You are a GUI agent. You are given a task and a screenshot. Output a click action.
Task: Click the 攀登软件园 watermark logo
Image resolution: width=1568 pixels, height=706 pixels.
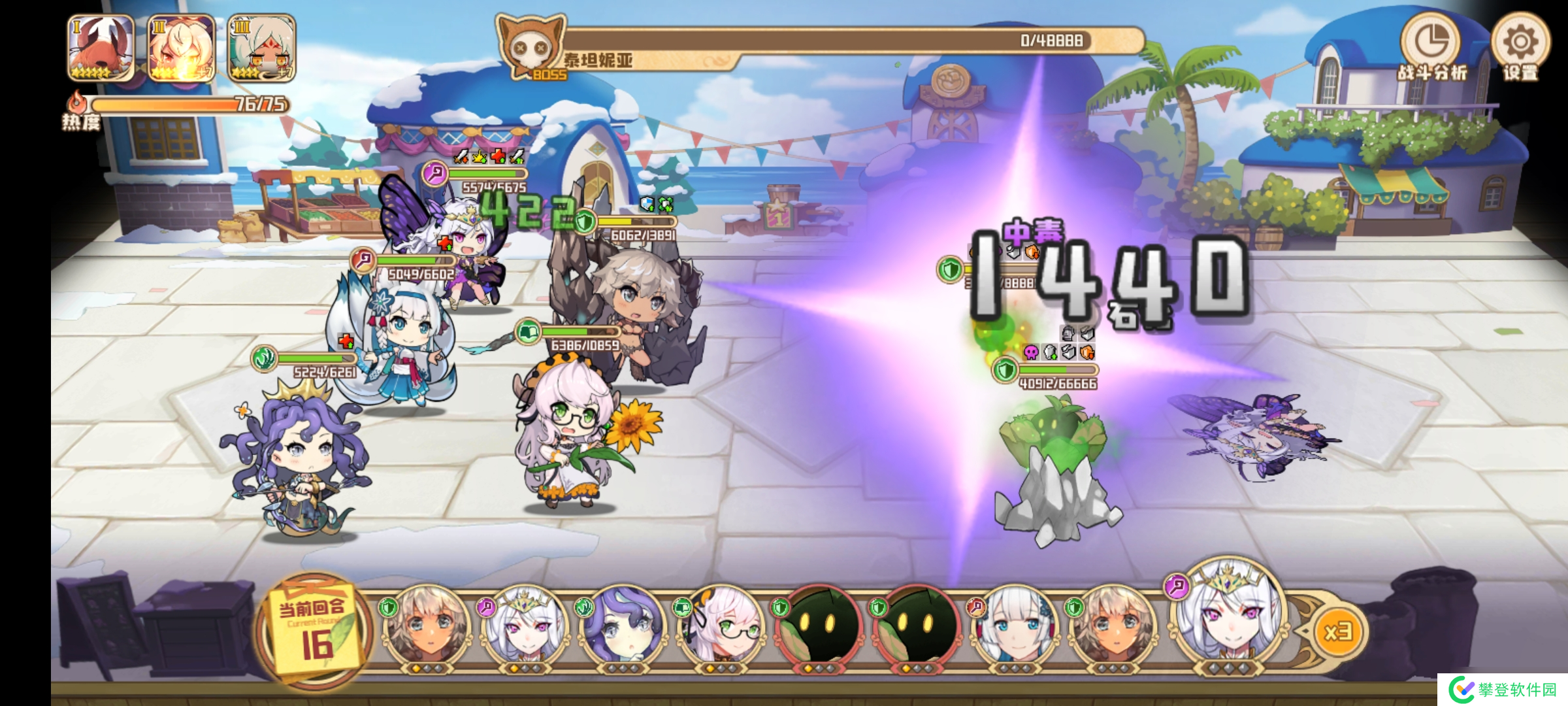click(1503, 690)
